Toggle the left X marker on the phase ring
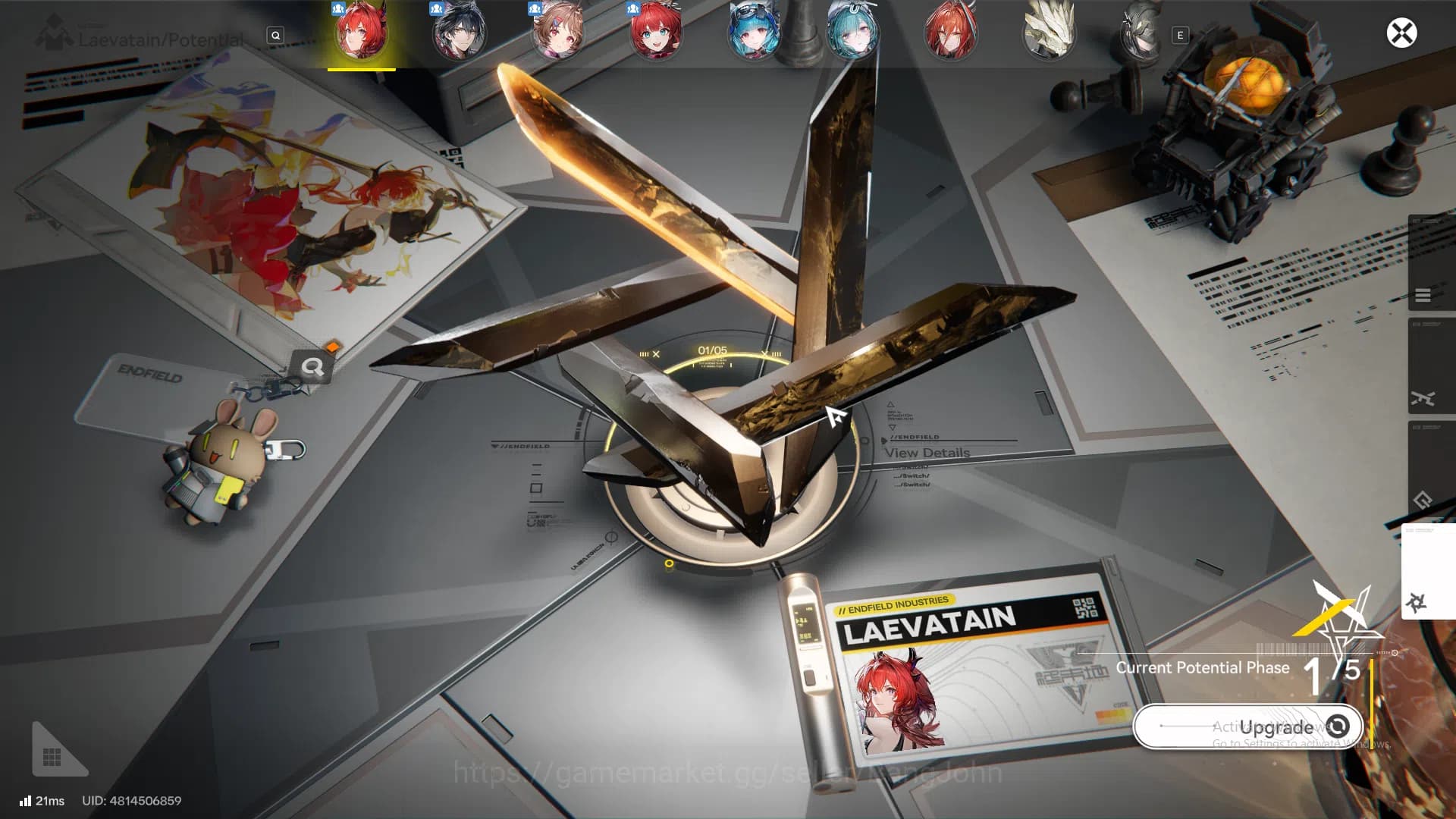 [x=654, y=353]
